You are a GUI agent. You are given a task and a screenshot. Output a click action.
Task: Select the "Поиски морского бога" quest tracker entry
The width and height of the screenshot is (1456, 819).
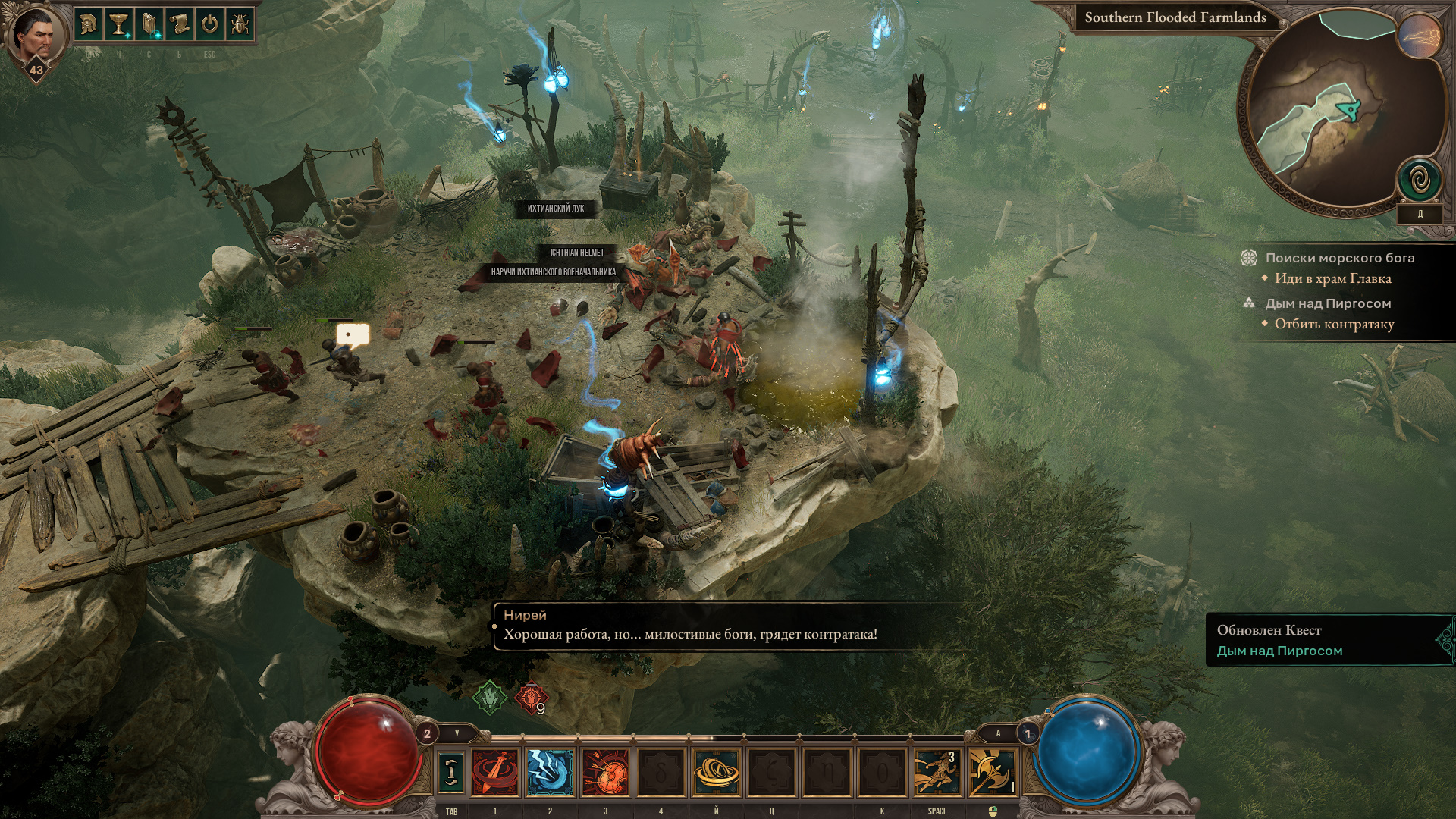point(1339,258)
